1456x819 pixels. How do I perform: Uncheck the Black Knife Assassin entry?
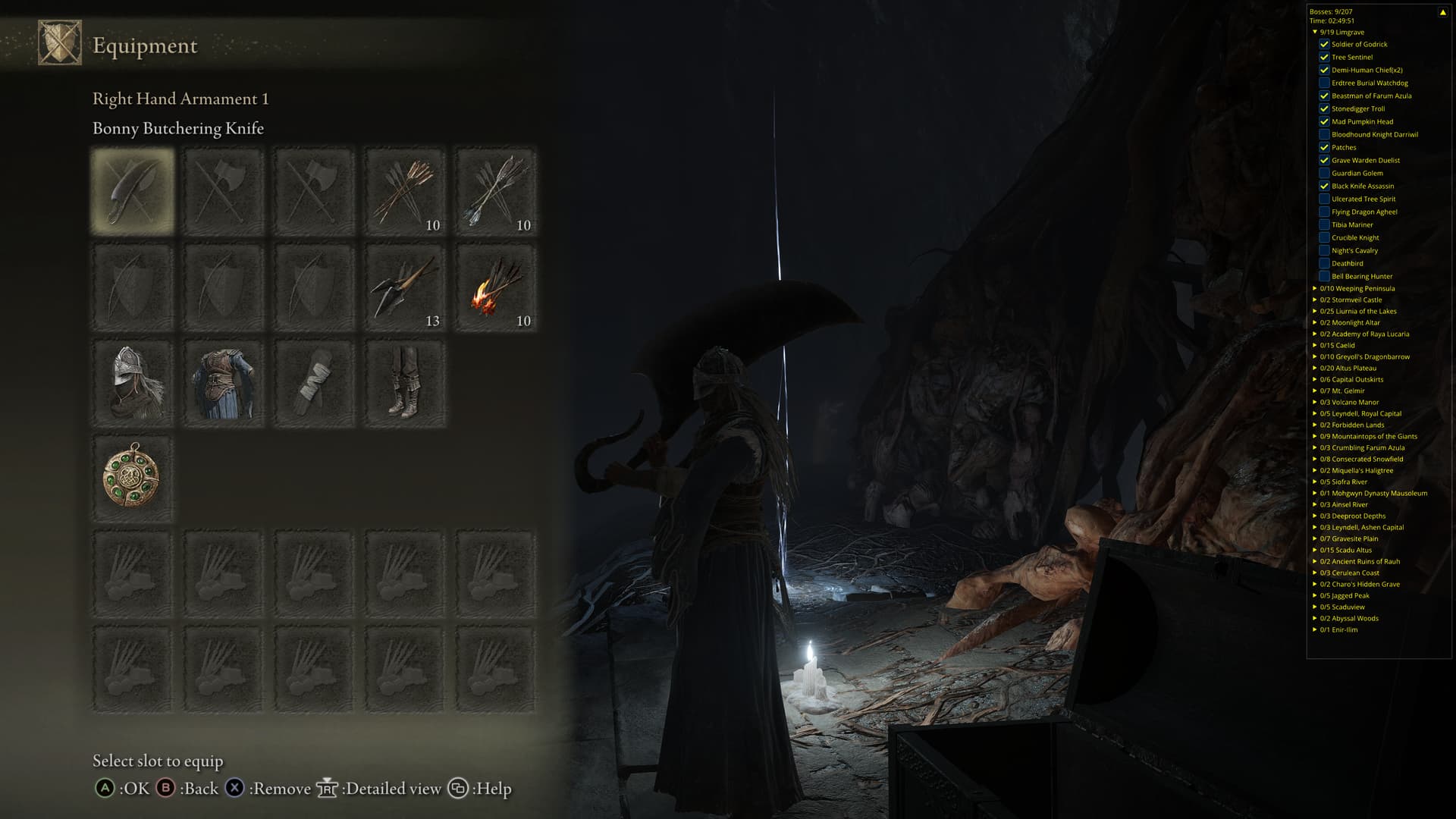[x=1324, y=186]
